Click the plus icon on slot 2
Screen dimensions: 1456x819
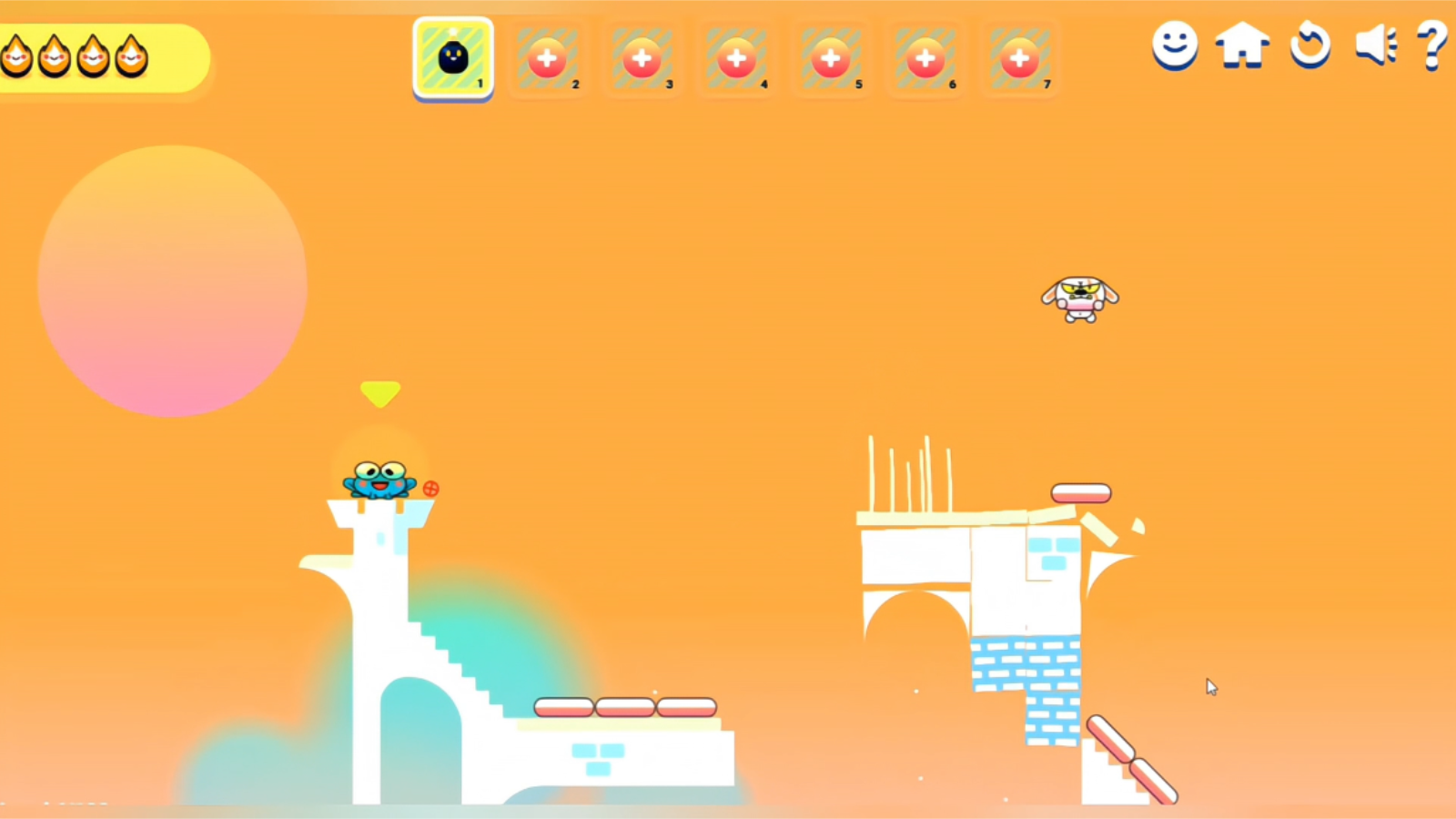point(547,57)
